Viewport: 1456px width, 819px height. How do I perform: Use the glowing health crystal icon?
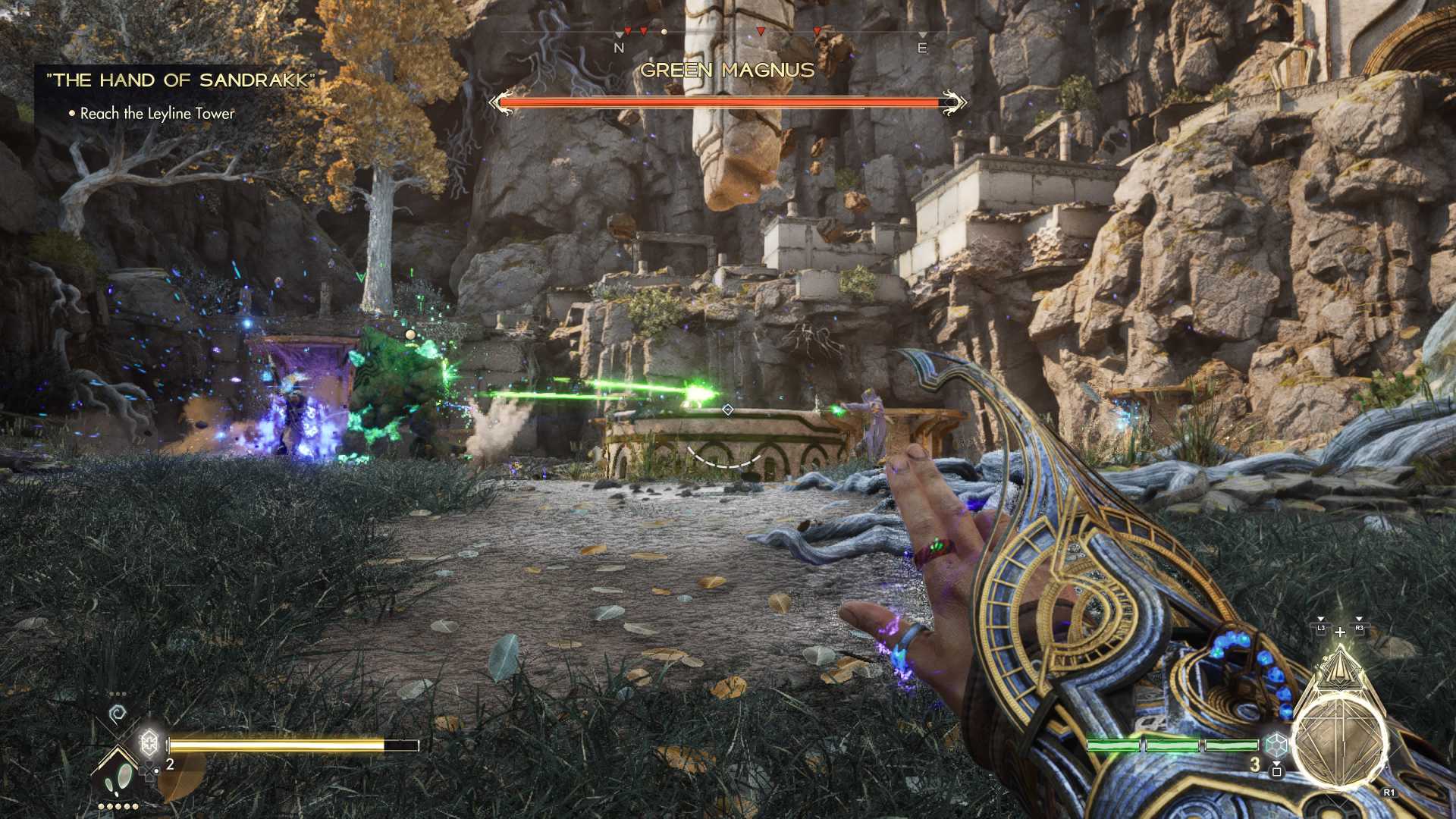point(149,741)
